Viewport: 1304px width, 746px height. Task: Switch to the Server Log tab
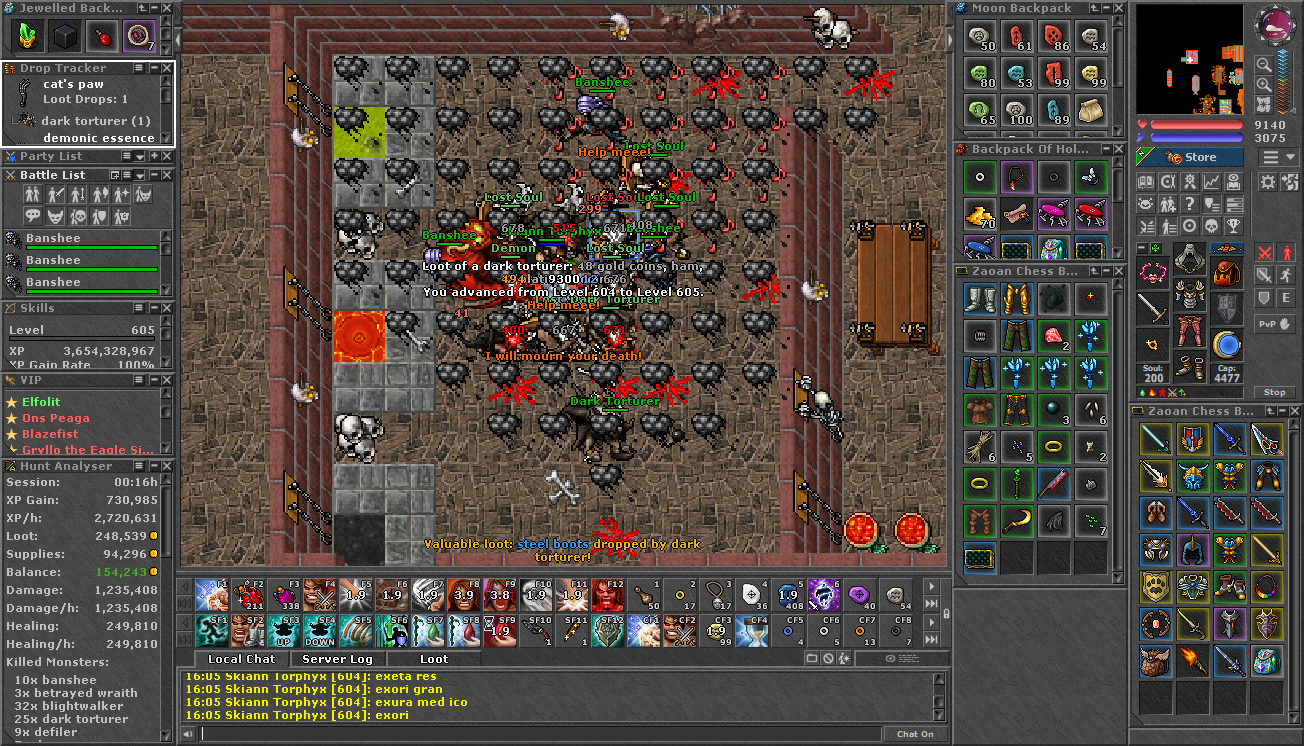pyautogui.click(x=336, y=659)
